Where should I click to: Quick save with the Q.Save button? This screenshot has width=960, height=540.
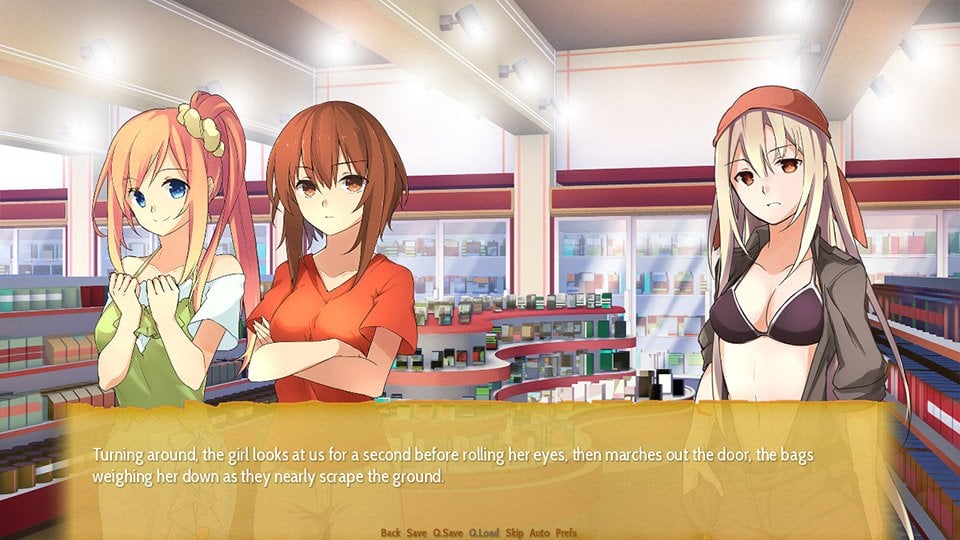447,533
